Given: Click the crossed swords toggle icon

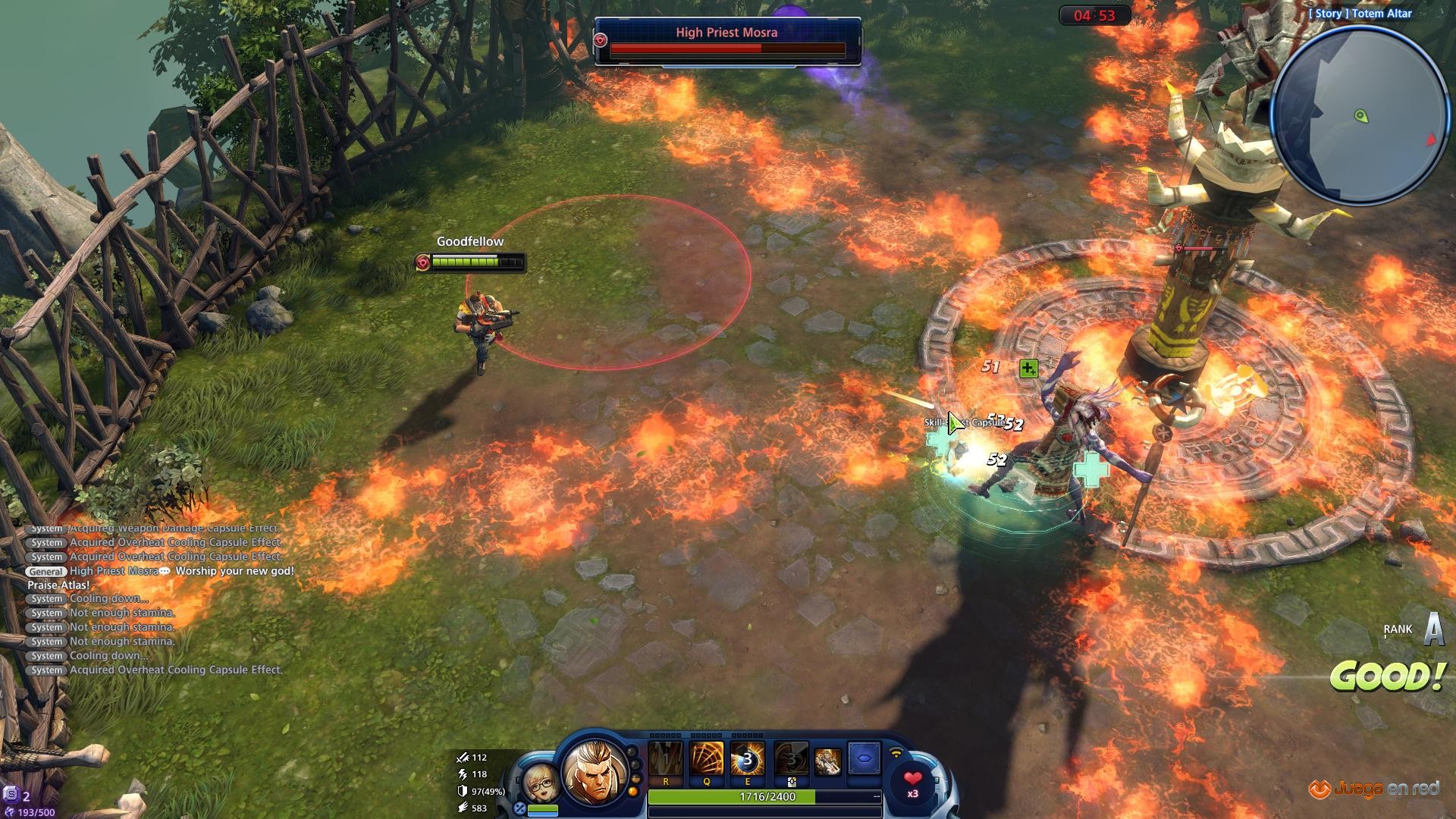Looking at the screenshot, I should [x=519, y=808].
